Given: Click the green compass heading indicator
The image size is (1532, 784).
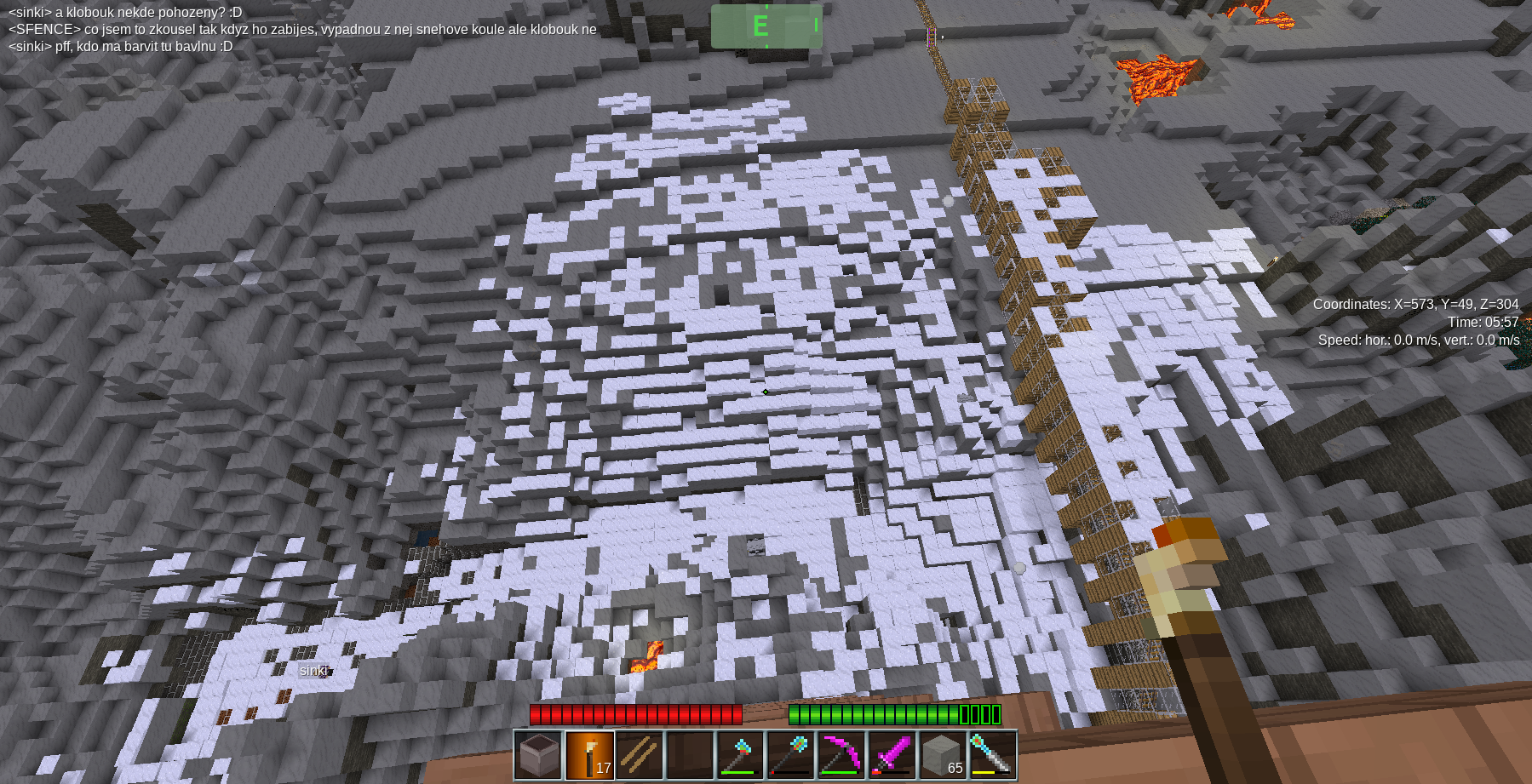Looking at the screenshot, I should [x=766, y=26].
